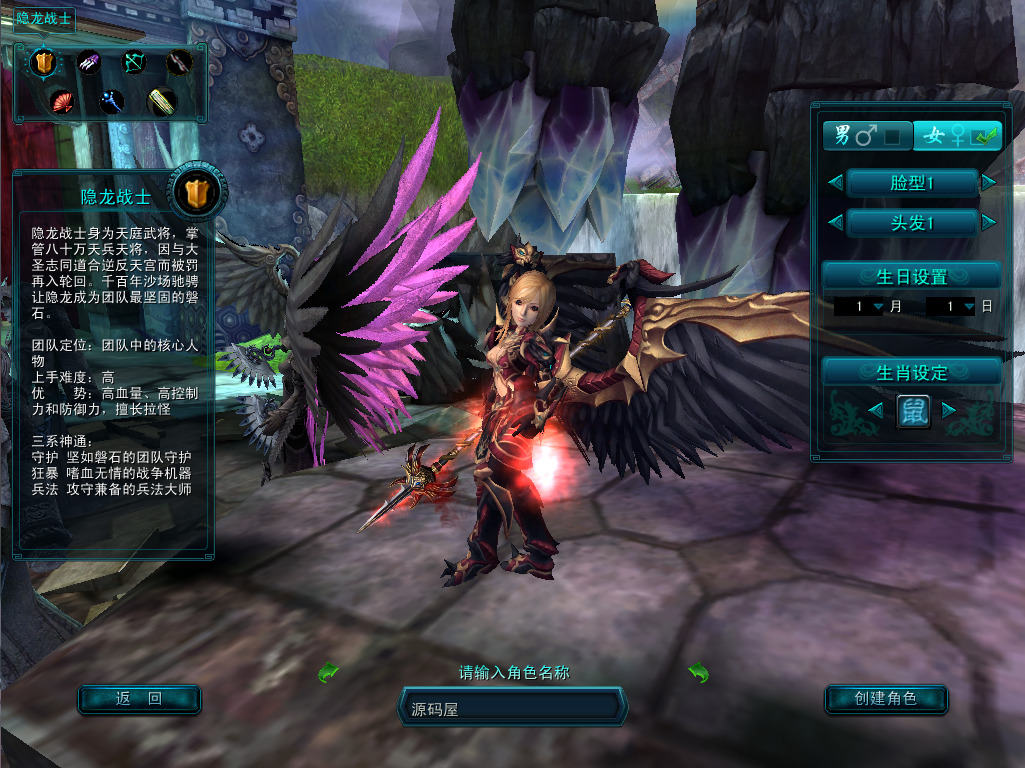This screenshot has width=1025, height=768.
Task: Switch to the previous hairstyle (头发)
Action: tap(835, 222)
